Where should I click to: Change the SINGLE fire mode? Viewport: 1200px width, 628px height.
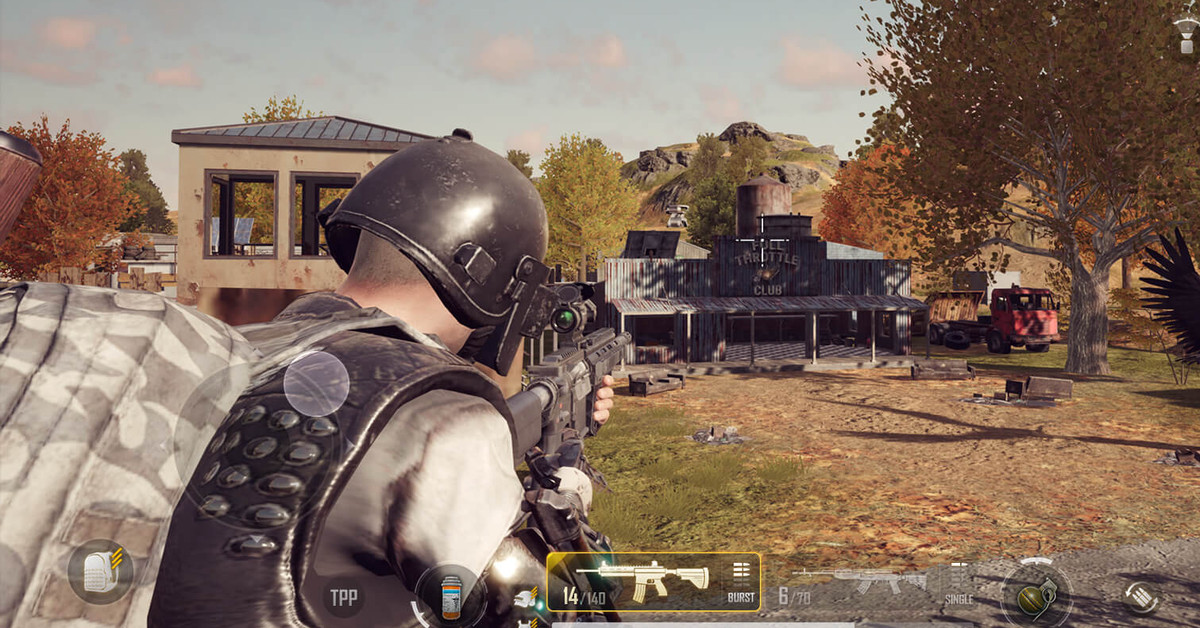pos(958,584)
